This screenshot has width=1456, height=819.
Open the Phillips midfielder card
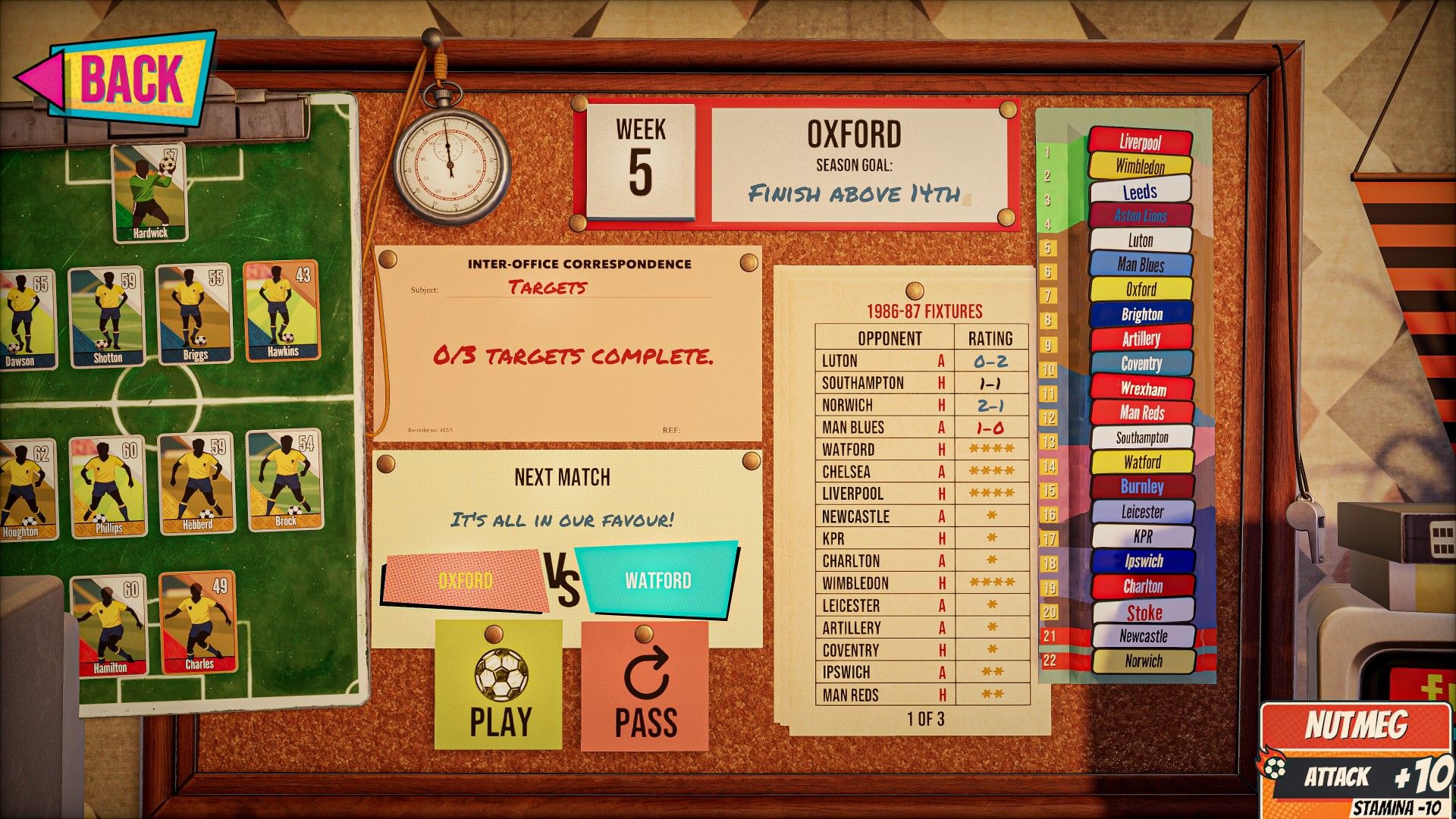coord(108,486)
